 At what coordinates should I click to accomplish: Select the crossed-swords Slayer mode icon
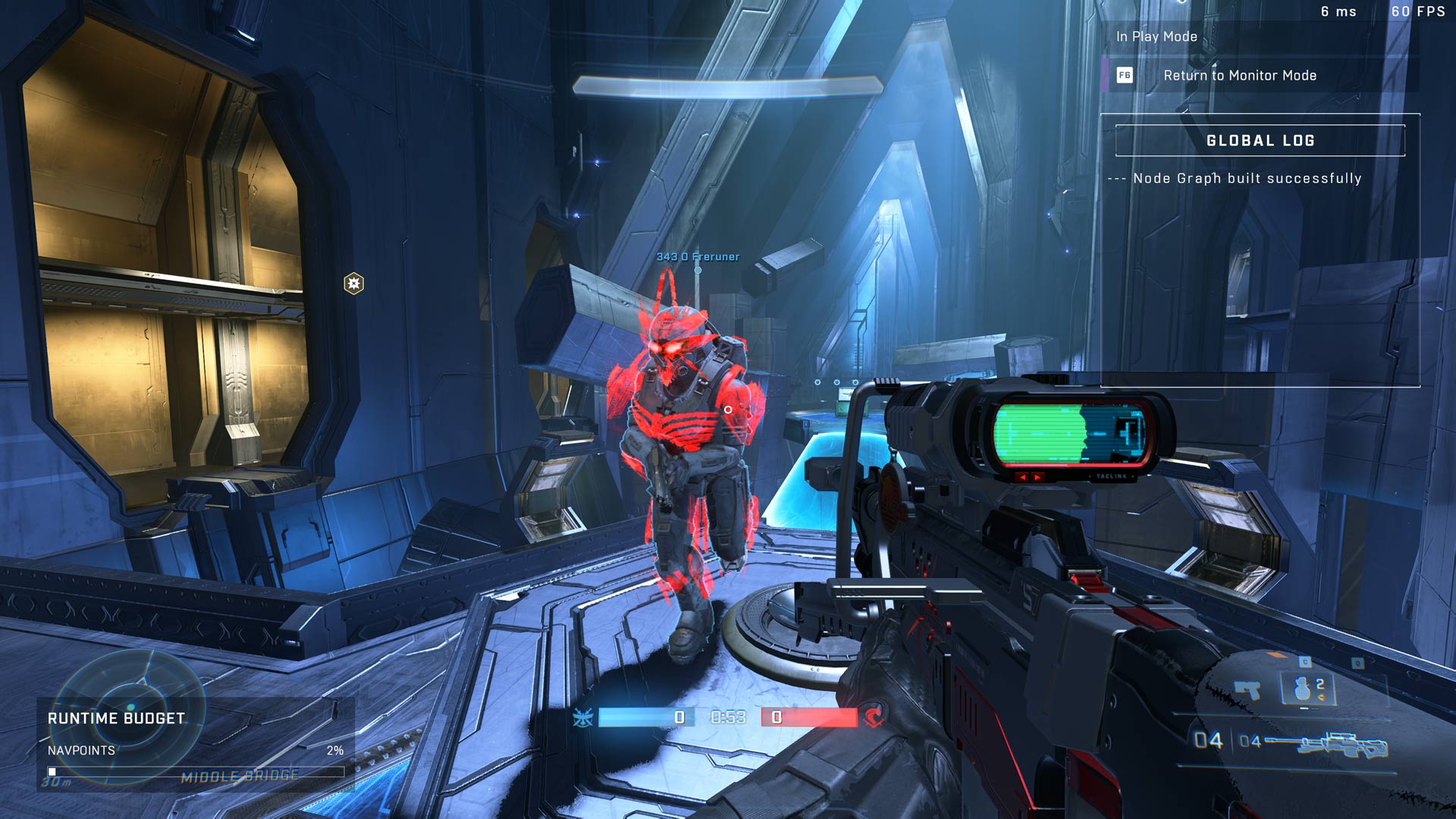point(582,717)
